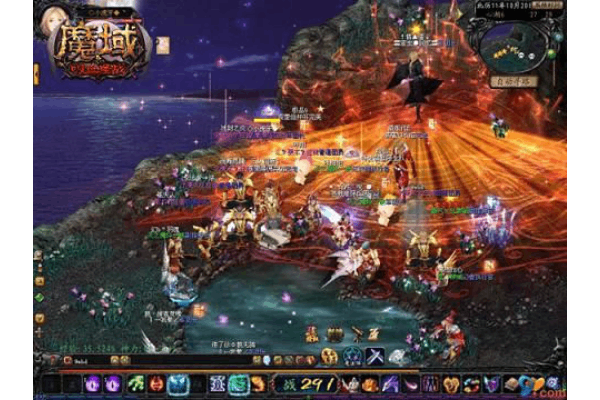Click the character portrait at top left
600x400 pixels.
[56, 21]
